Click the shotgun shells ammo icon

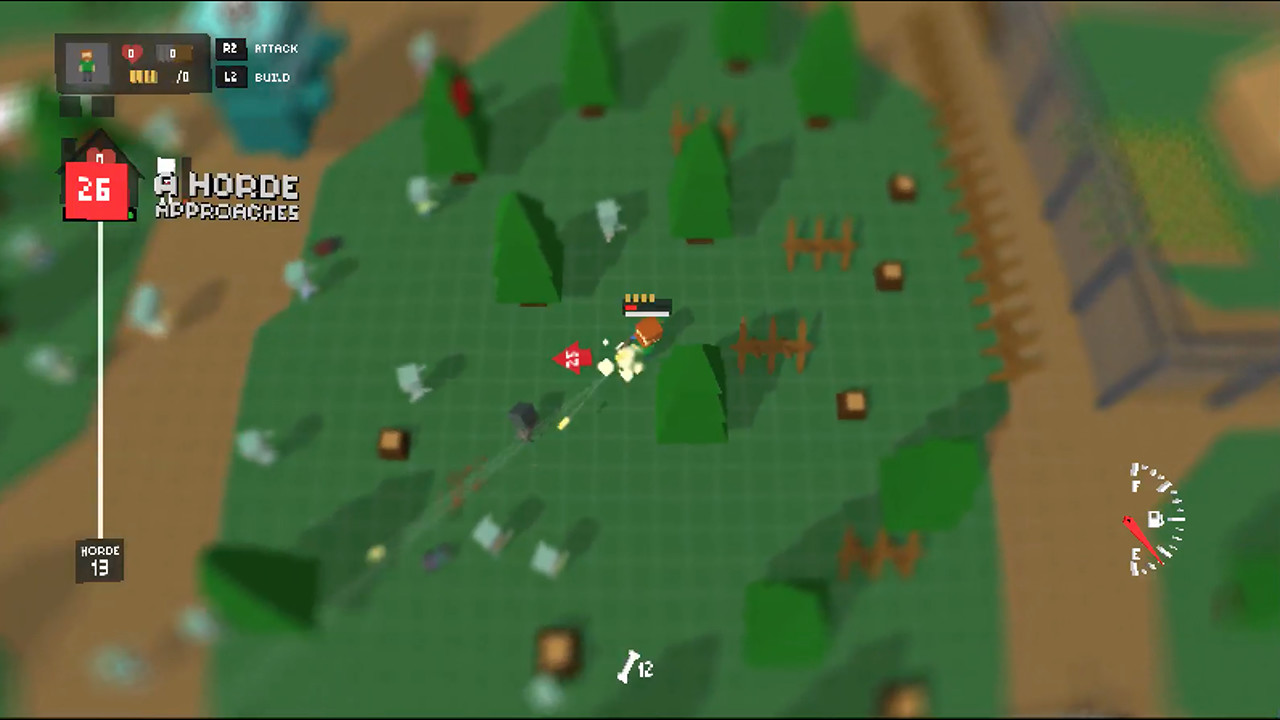143,78
